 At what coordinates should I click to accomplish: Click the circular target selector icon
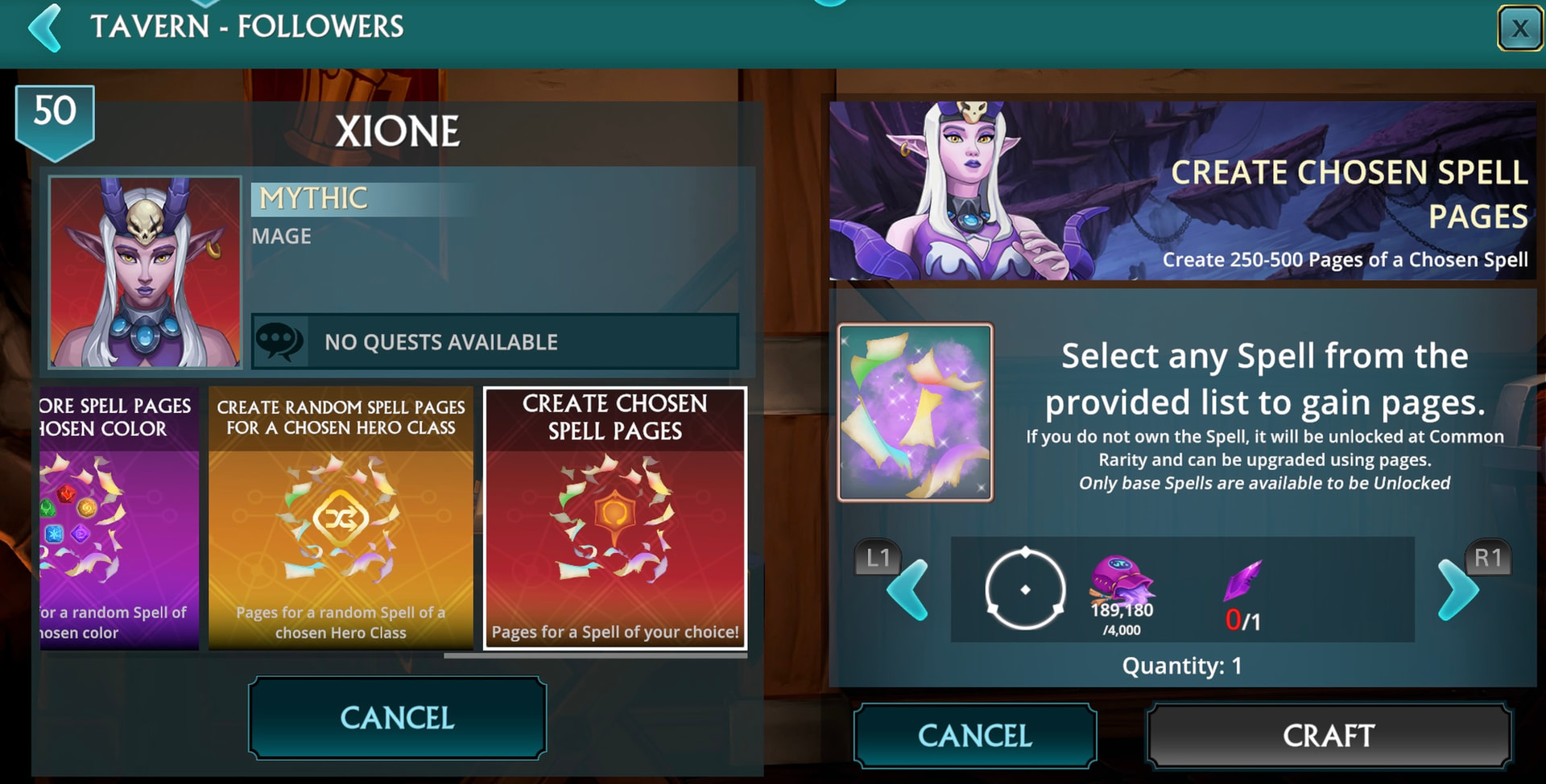1025,589
